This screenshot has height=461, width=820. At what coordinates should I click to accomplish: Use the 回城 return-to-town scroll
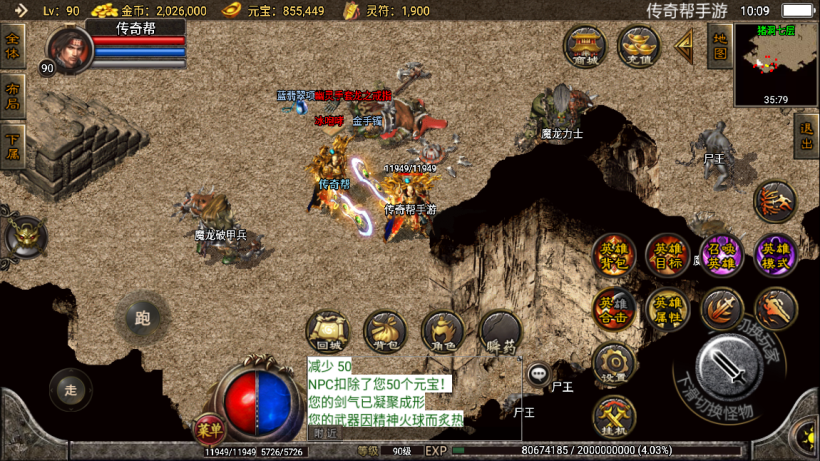pos(326,330)
